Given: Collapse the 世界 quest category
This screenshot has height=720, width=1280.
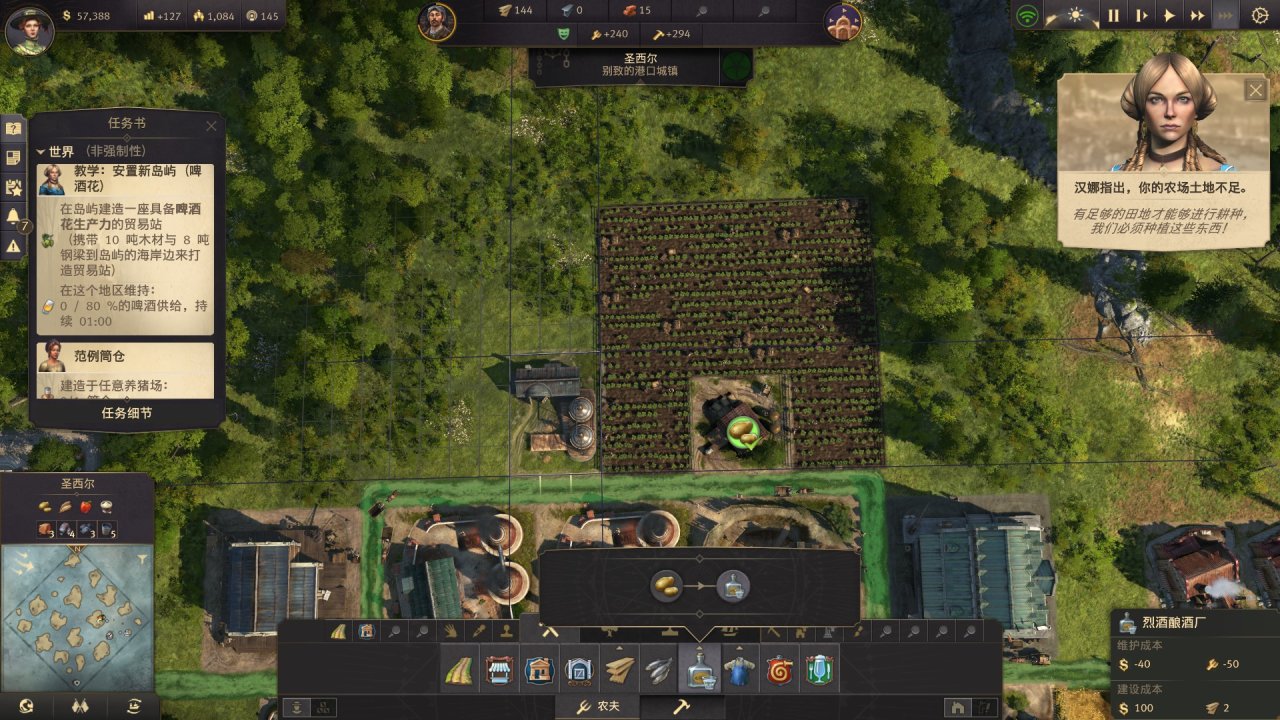Looking at the screenshot, I should click(x=42, y=152).
